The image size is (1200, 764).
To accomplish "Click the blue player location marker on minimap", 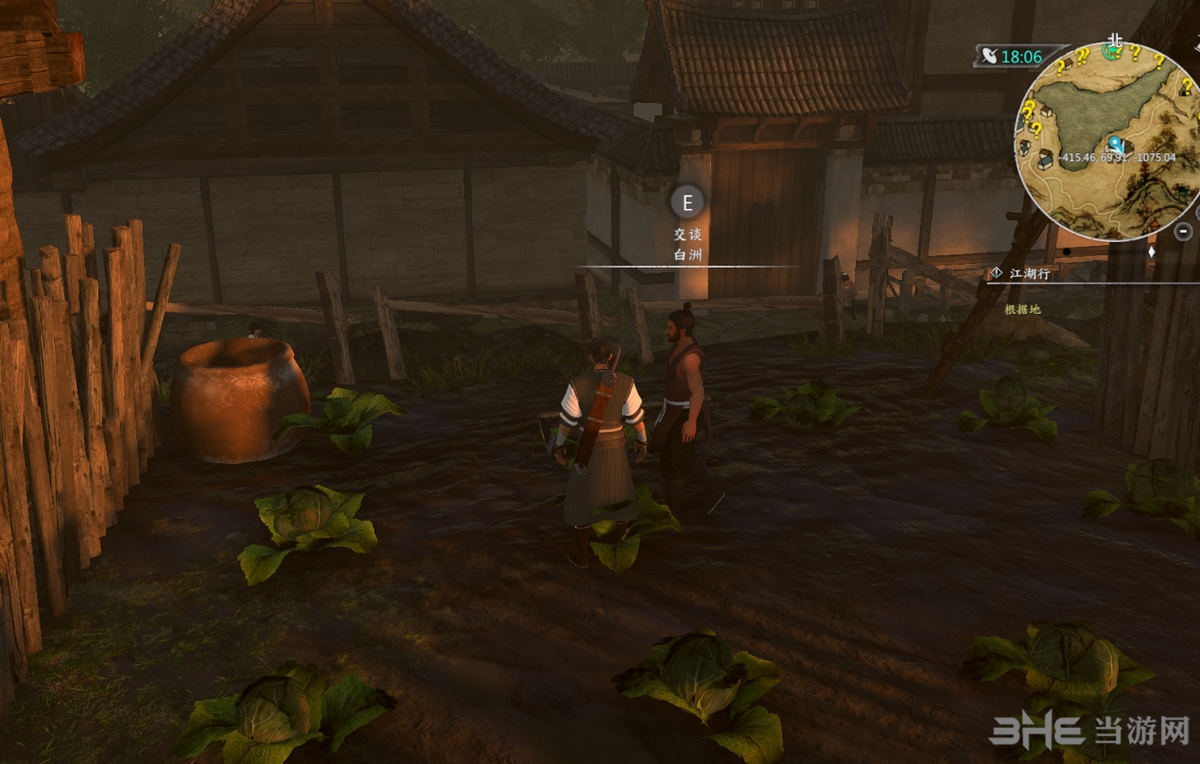I will tap(1114, 145).
